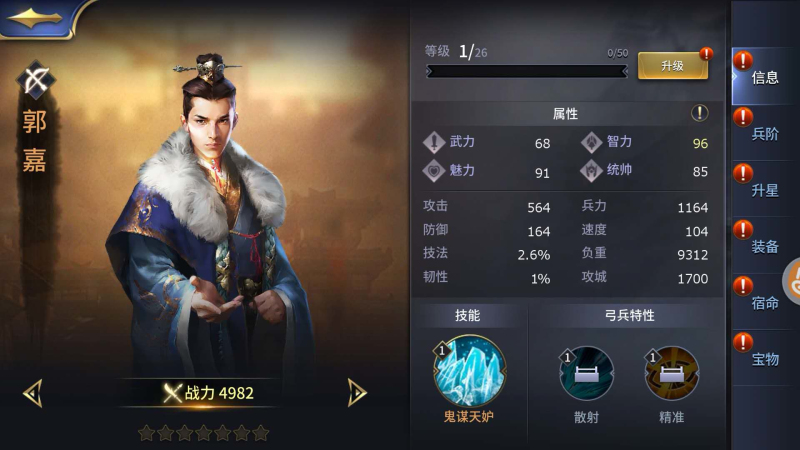
Task: Tap the 升级 level-up button
Action: coord(672,66)
